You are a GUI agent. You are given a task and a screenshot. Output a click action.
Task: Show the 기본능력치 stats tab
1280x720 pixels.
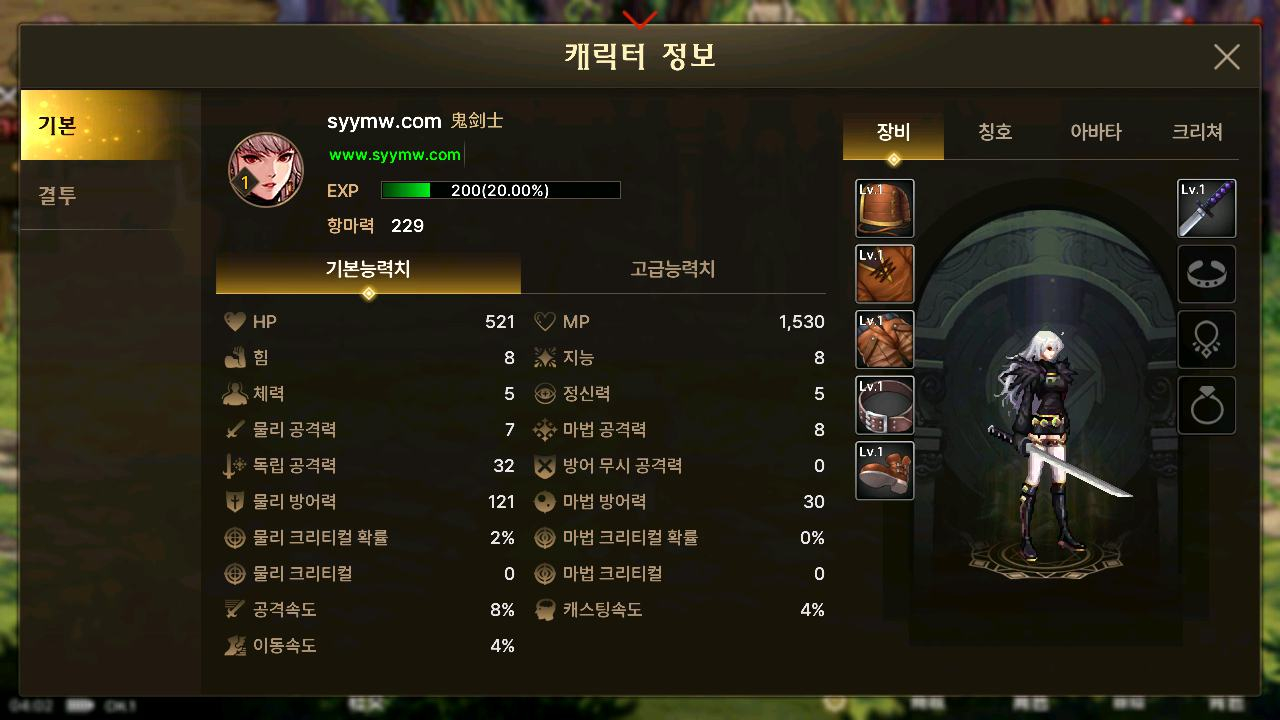(x=368, y=270)
